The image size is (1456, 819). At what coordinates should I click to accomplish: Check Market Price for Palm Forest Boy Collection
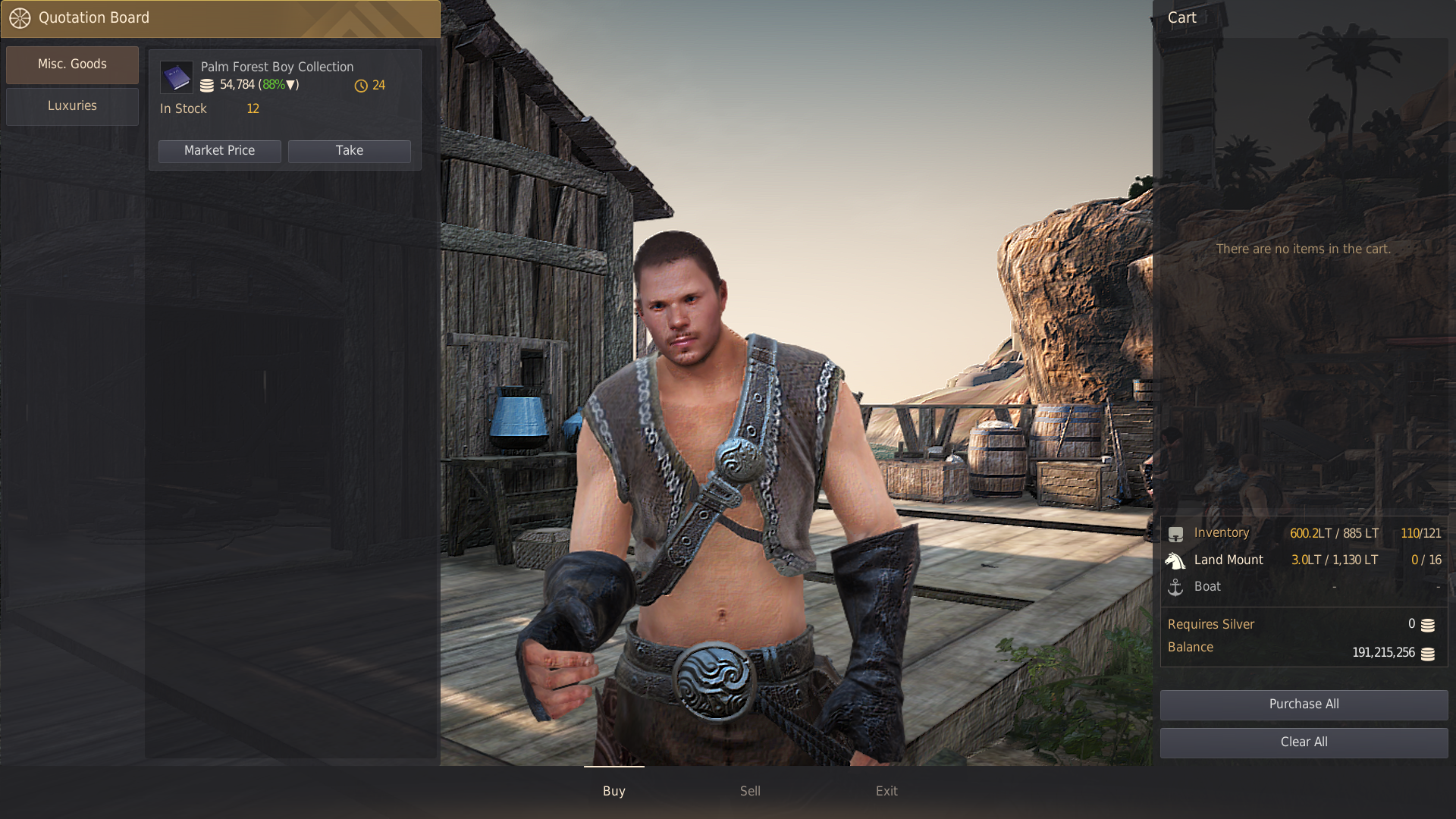(x=219, y=151)
